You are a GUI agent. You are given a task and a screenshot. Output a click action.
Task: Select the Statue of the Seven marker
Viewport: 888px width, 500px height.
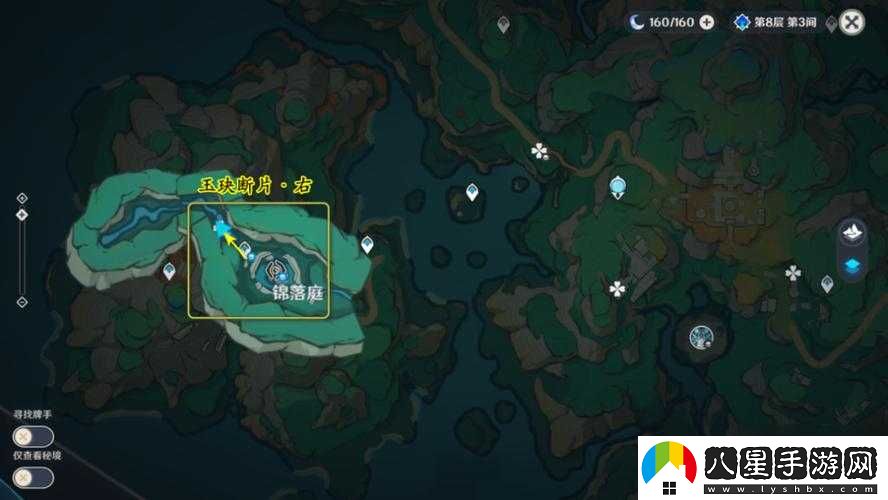[618, 185]
